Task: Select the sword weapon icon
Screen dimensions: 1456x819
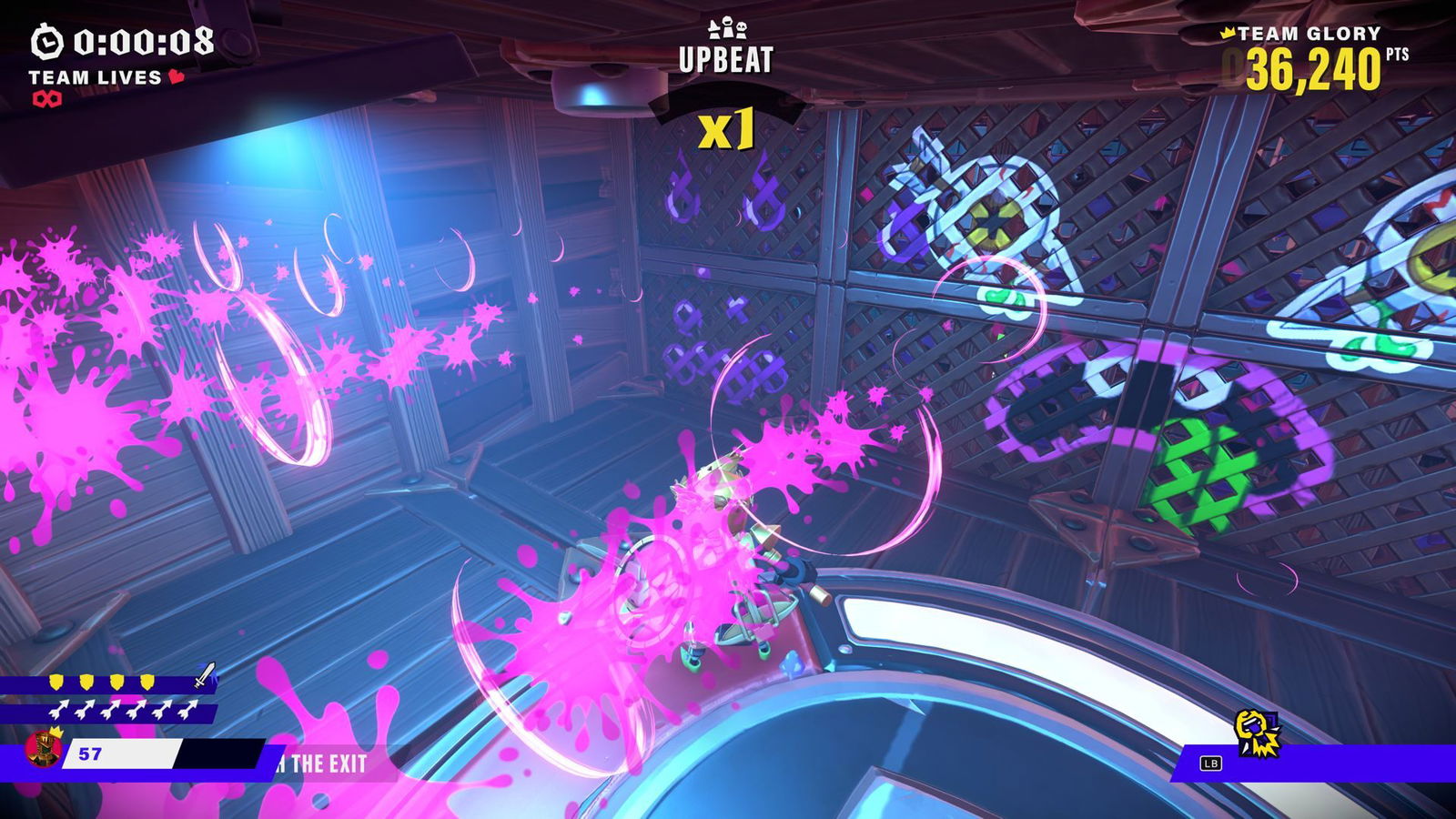Action: 207,676
